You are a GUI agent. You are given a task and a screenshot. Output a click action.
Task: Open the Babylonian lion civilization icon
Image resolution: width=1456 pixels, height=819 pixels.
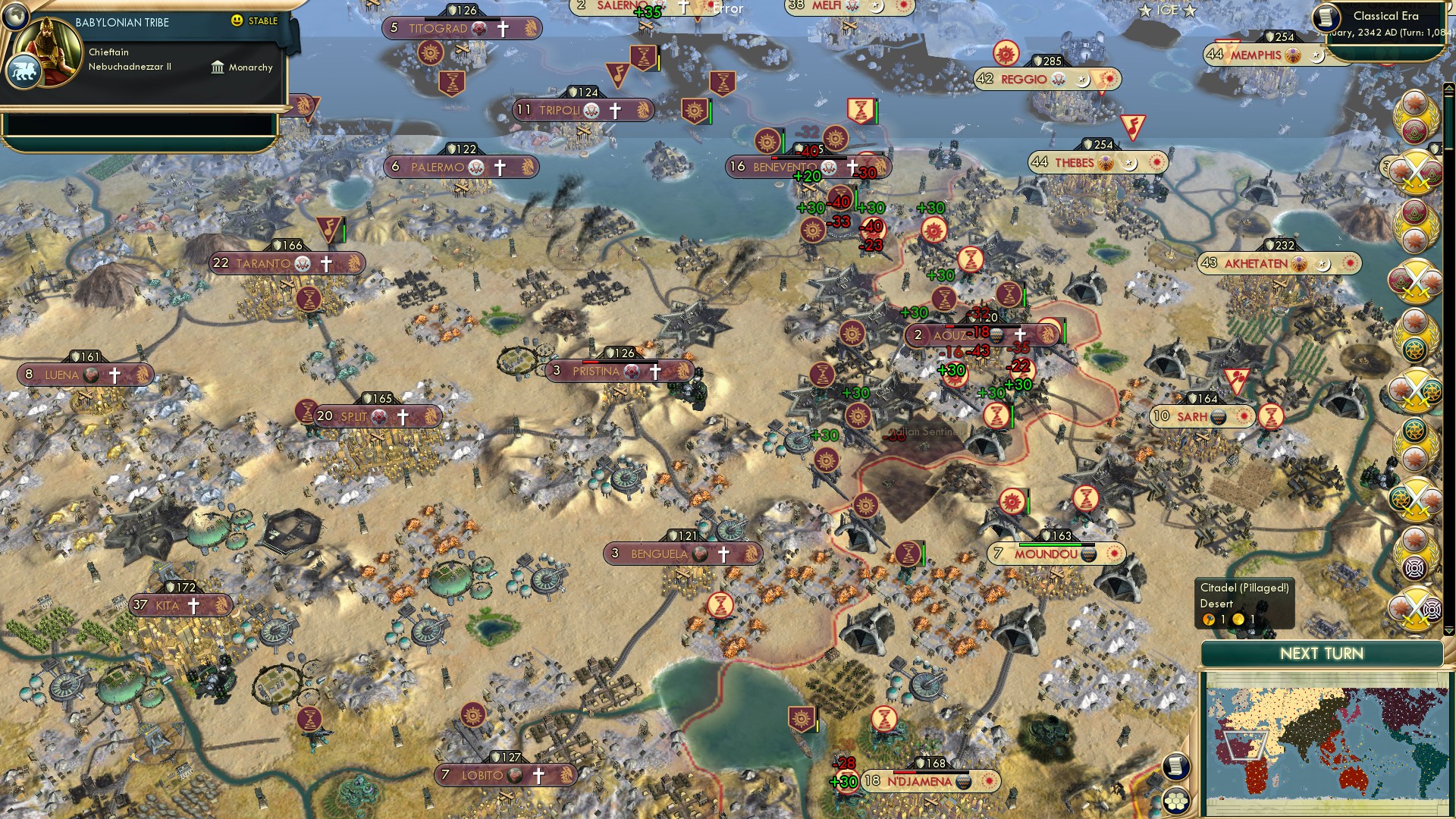pyautogui.click(x=24, y=73)
